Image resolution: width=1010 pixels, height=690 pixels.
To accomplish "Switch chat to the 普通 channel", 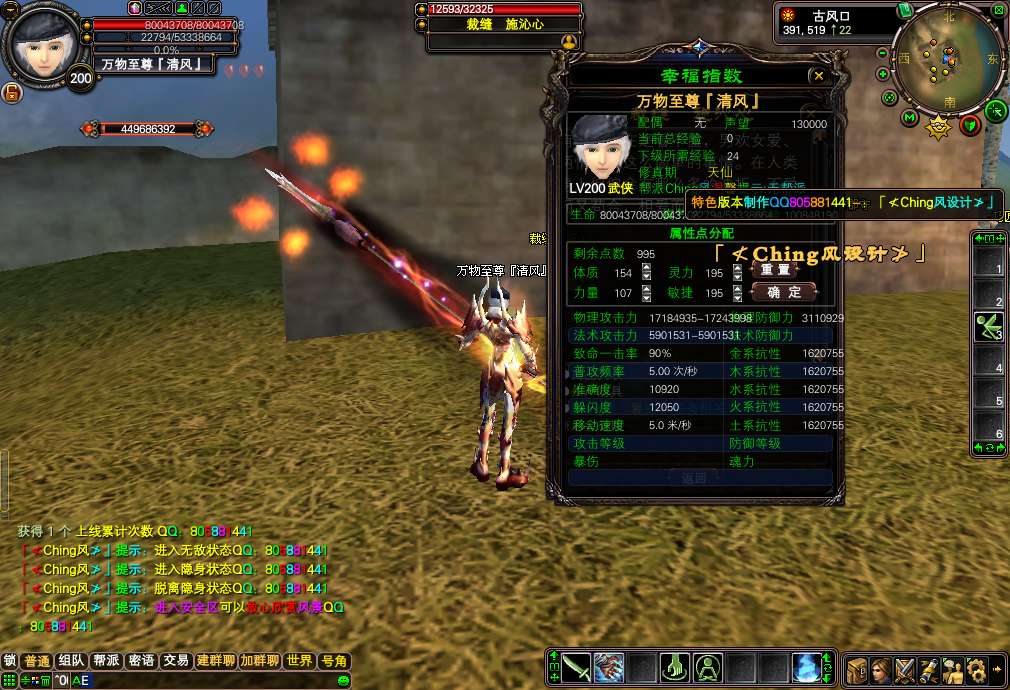I will pos(38,661).
